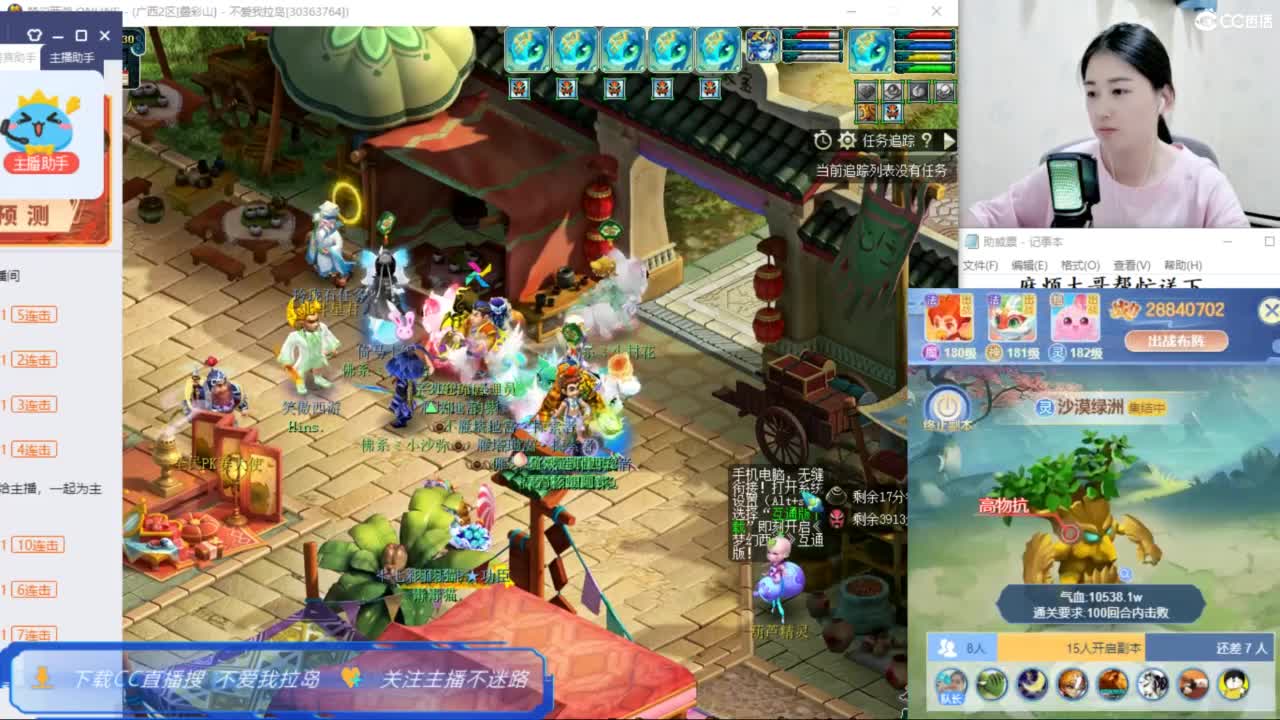Click the 队长 team captain avatar thumbnail
This screenshot has width=1280, height=720.
click(x=952, y=685)
